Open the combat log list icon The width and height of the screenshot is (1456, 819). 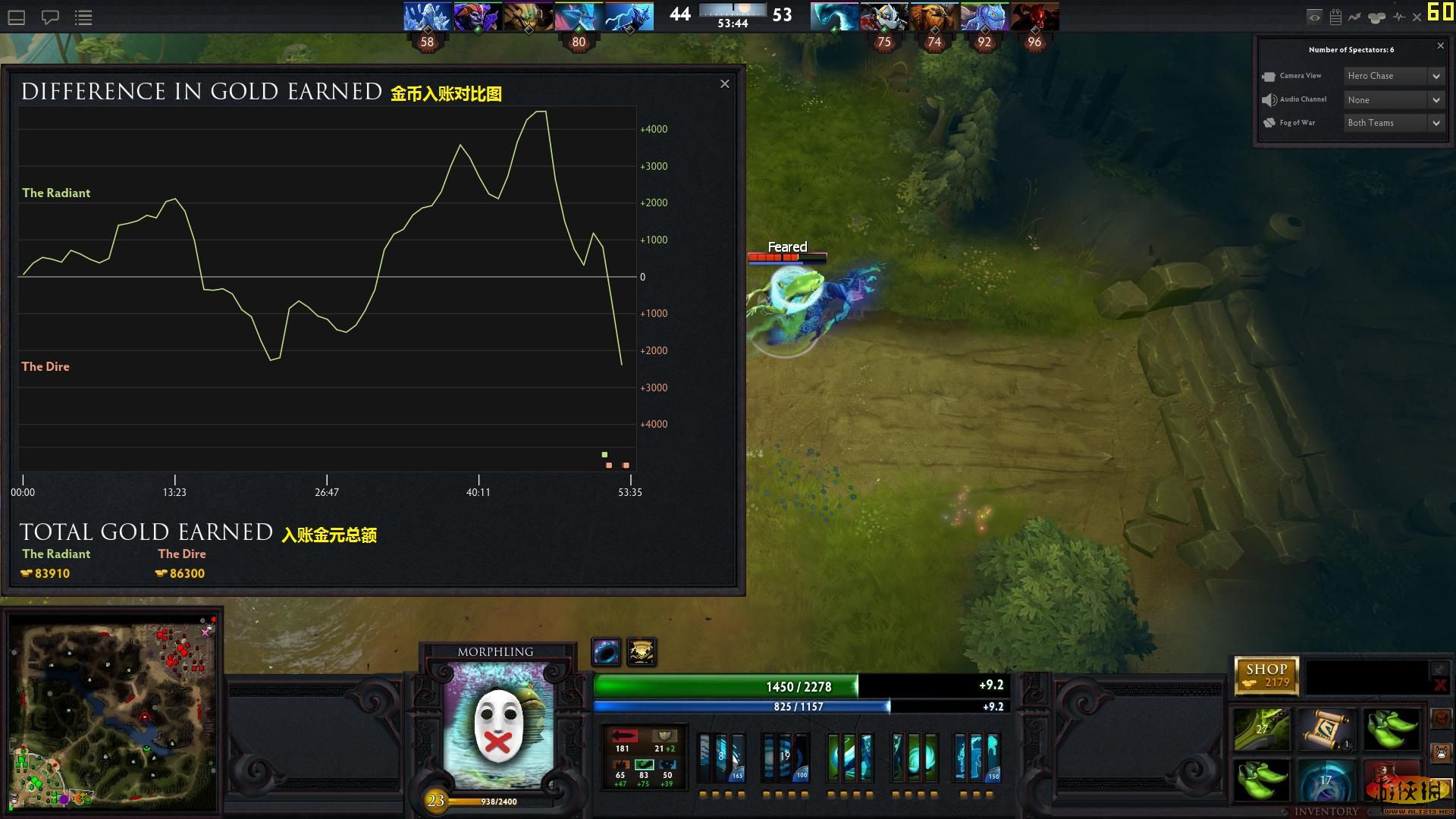83,16
